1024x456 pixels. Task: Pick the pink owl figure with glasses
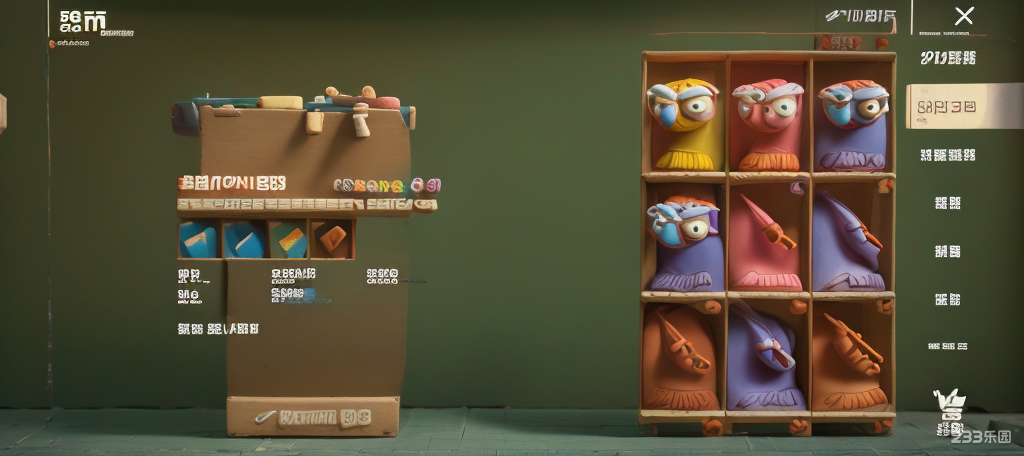point(767,122)
